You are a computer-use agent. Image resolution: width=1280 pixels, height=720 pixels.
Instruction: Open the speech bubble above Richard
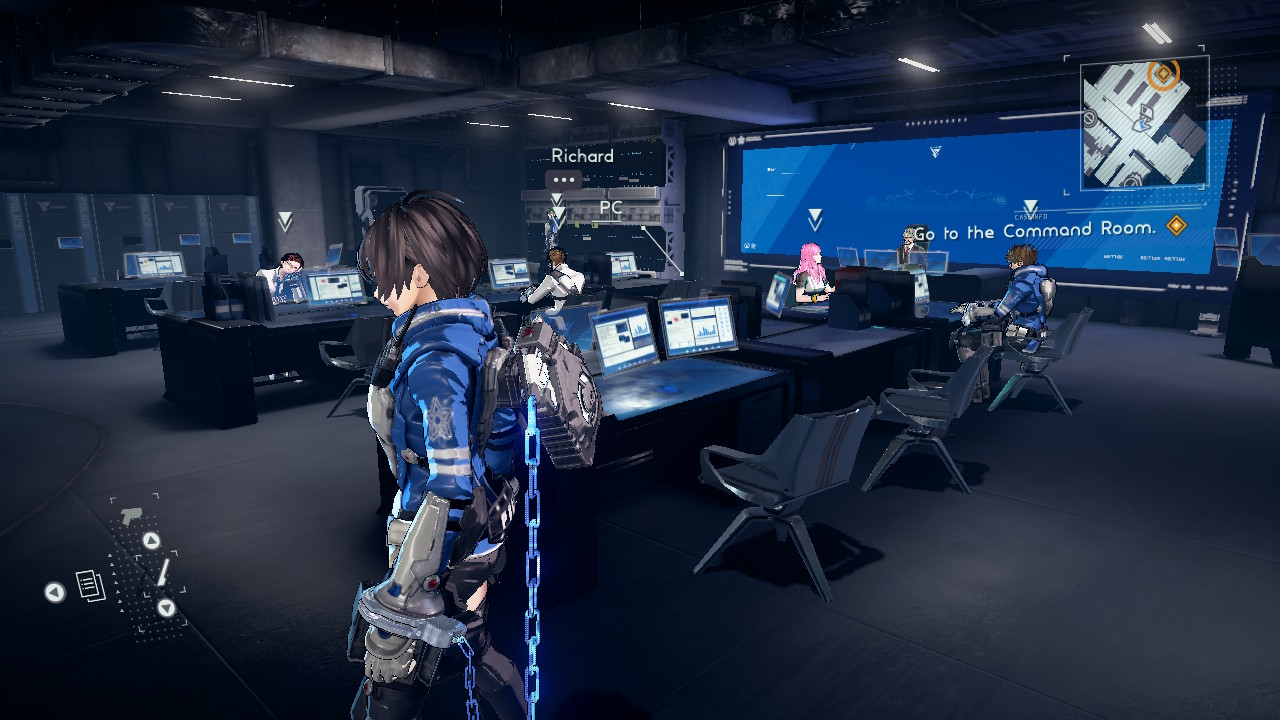[564, 179]
